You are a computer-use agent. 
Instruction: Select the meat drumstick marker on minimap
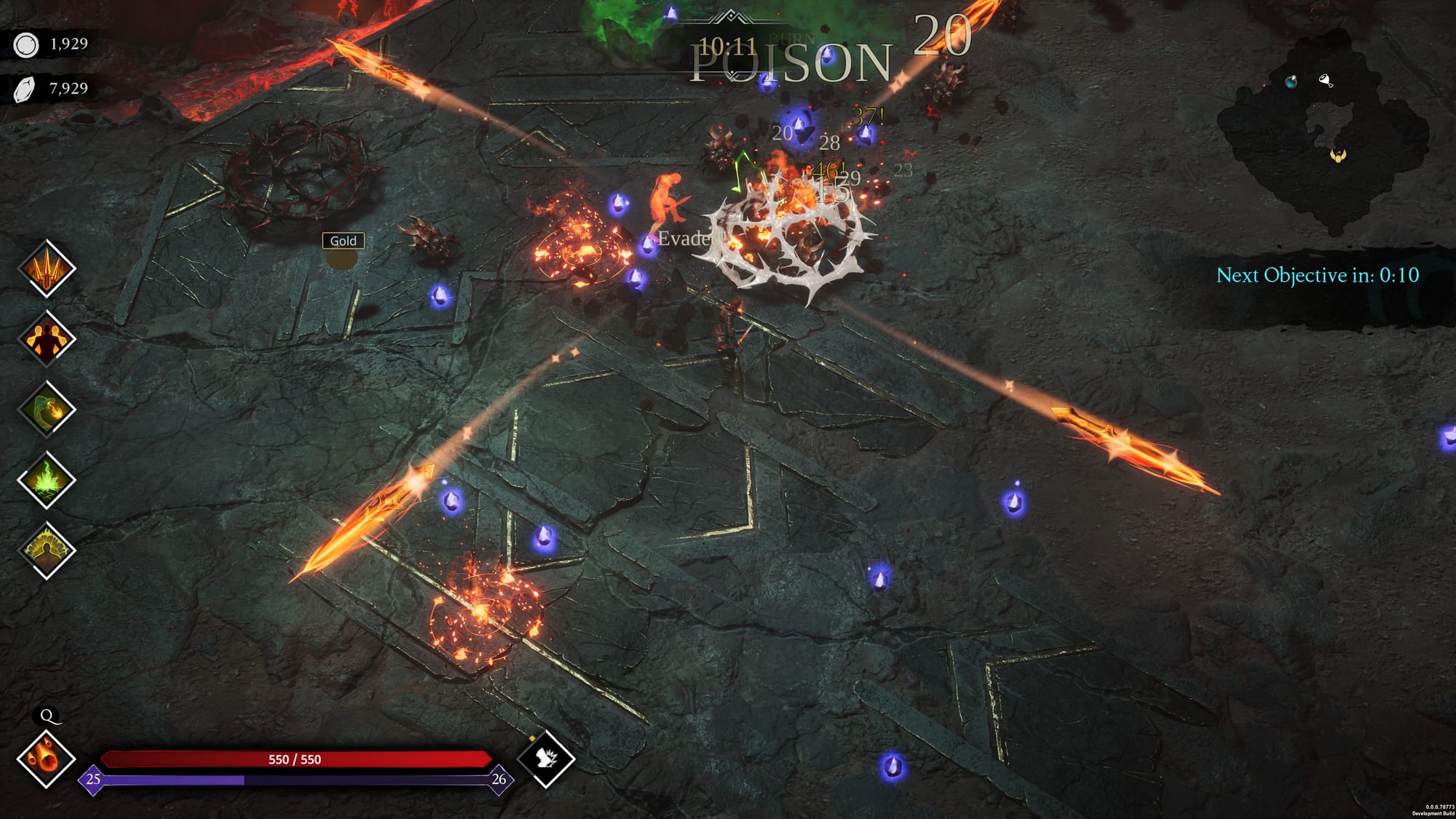pyautogui.click(x=1326, y=81)
